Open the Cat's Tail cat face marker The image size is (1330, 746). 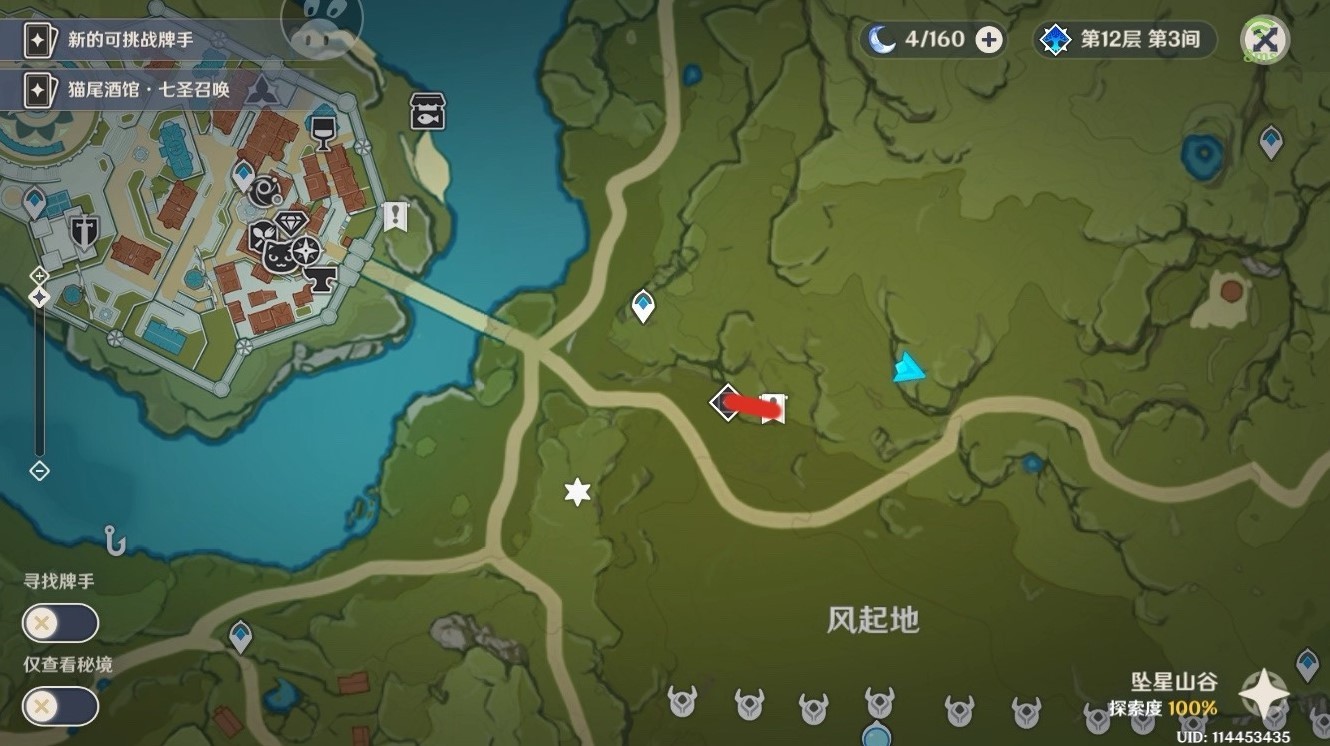(x=278, y=255)
